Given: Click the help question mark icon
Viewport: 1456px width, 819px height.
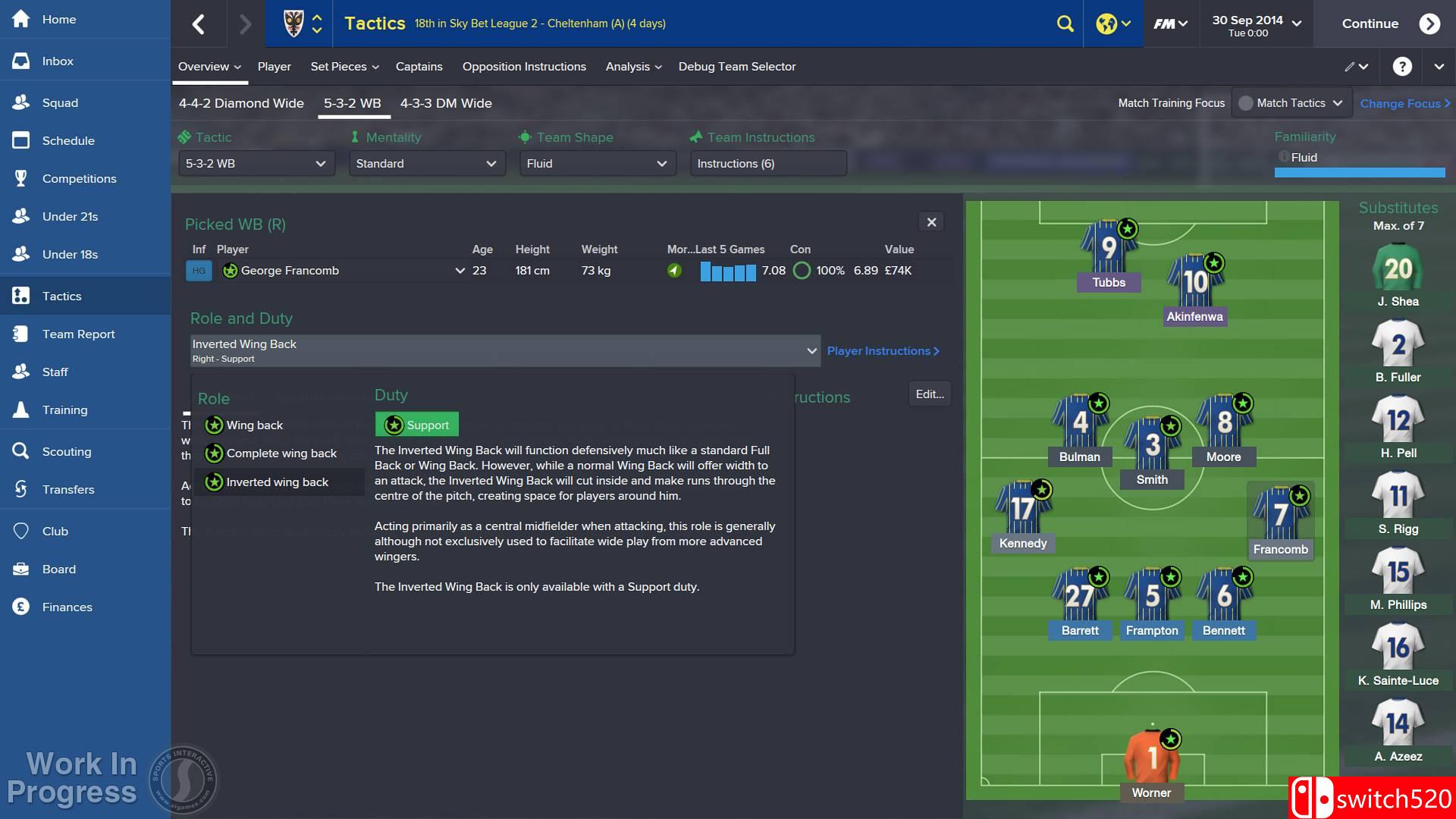Looking at the screenshot, I should [1402, 66].
